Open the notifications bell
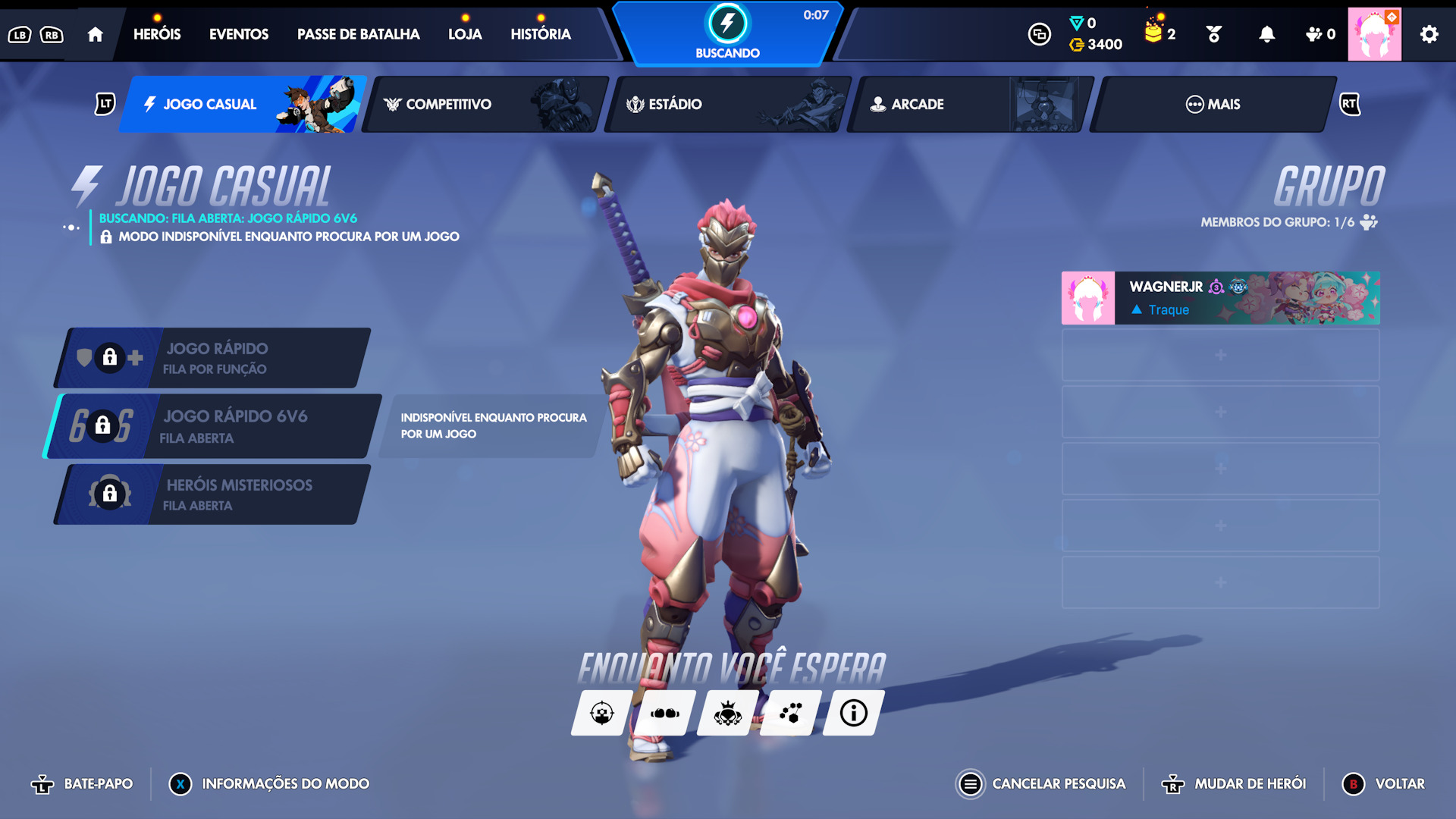The image size is (1456, 819). point(1266,34)
